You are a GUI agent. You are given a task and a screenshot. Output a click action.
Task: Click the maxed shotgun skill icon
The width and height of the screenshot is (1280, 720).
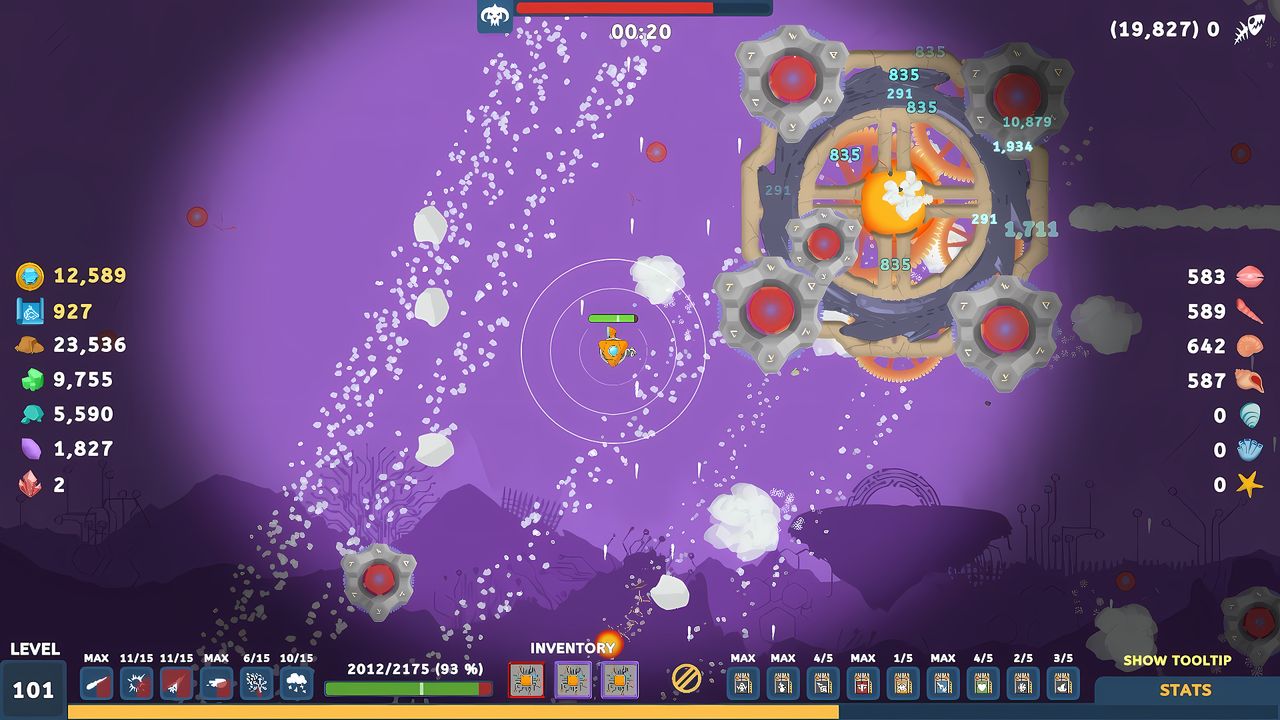pyautogui.click(x=215, y=685)
